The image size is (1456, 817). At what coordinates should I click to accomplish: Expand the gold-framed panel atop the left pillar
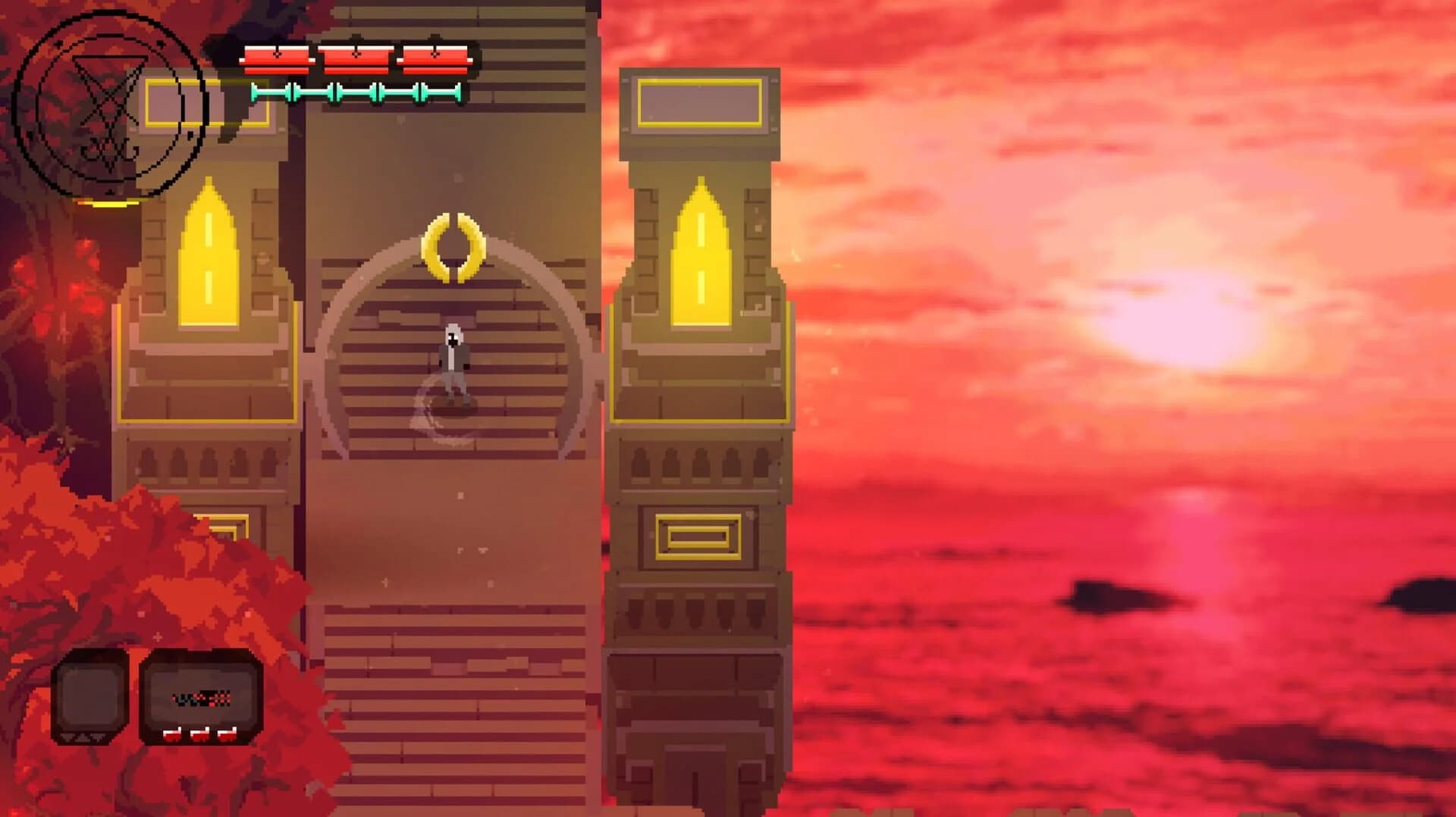pyautogui.click(x=209, y=101)
